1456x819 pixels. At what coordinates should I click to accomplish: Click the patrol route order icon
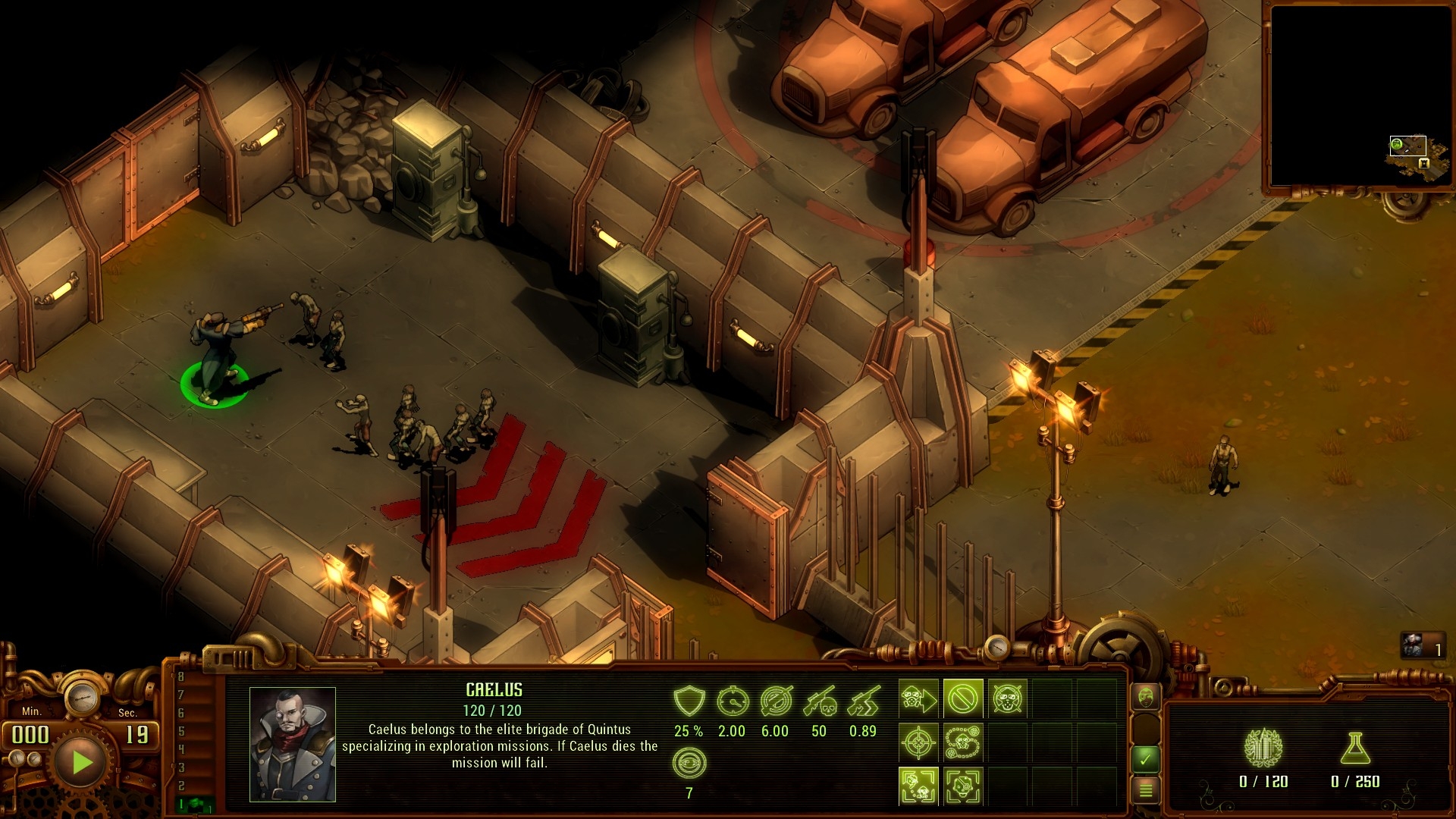click(963, 743)
